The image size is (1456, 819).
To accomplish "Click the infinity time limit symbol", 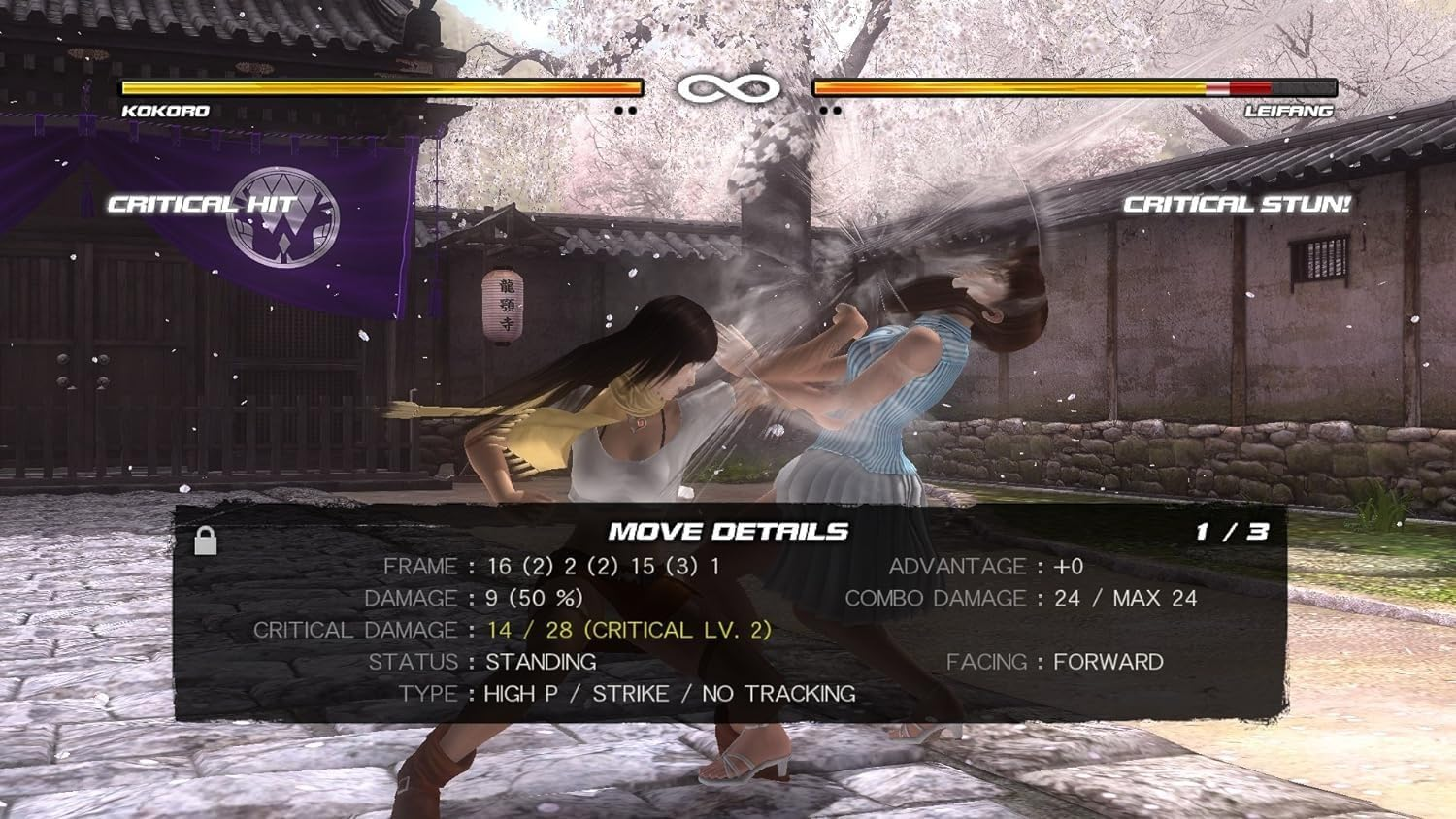I will pos(730,88).
